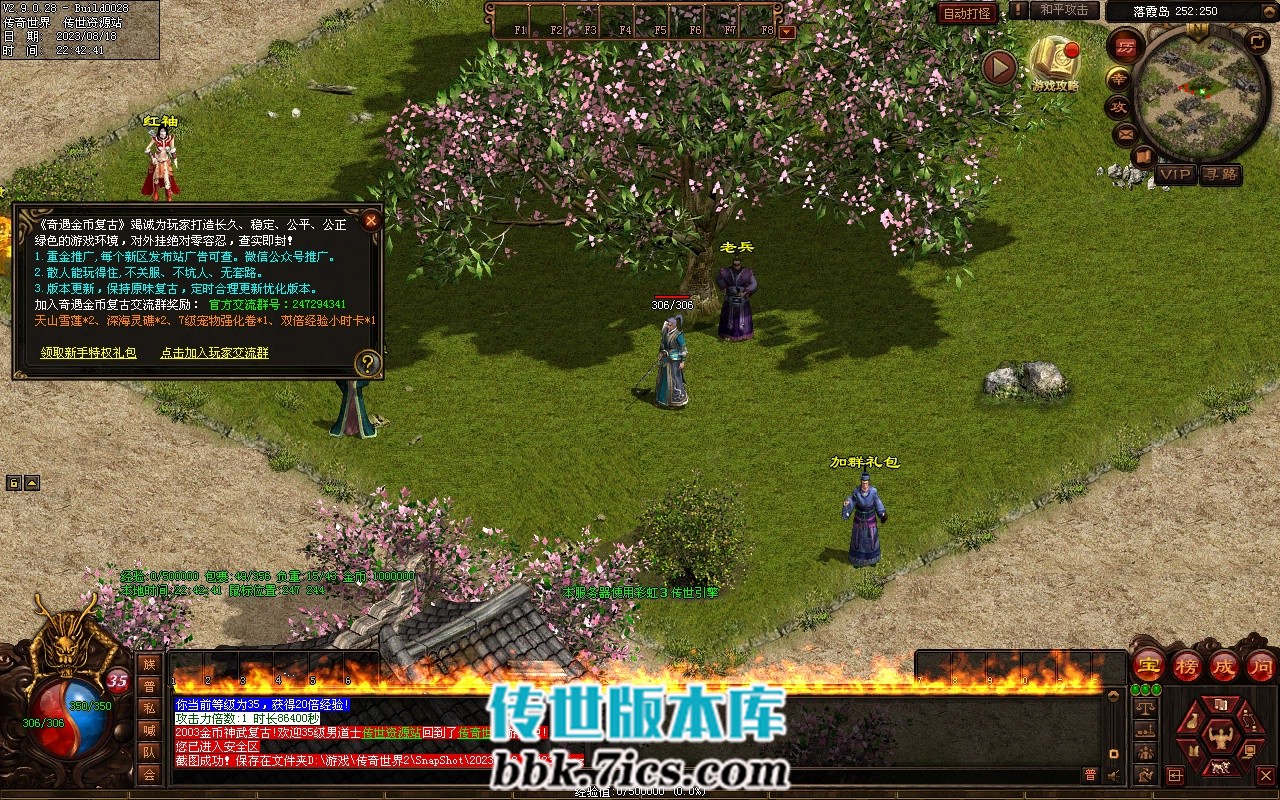
Task: Open the question mark help button
Action: pos(368,362)
